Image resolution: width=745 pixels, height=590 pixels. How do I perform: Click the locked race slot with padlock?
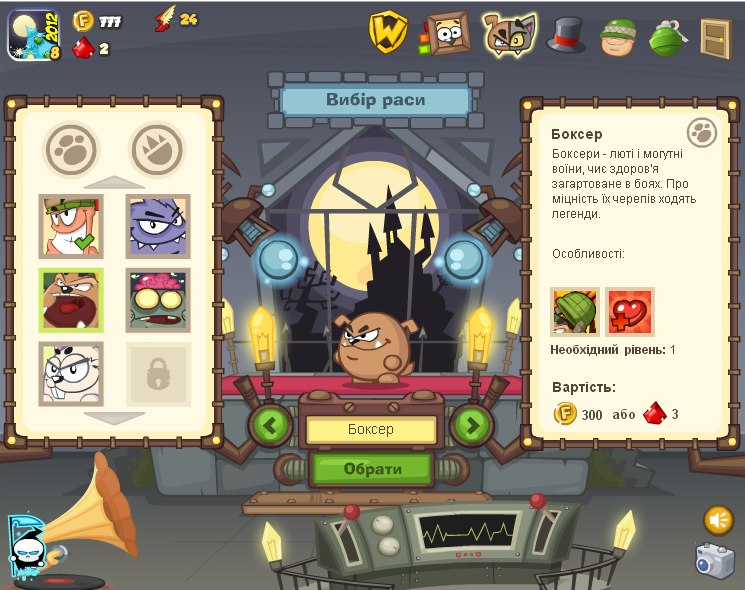pyautogui.click(x=158, y=374)
